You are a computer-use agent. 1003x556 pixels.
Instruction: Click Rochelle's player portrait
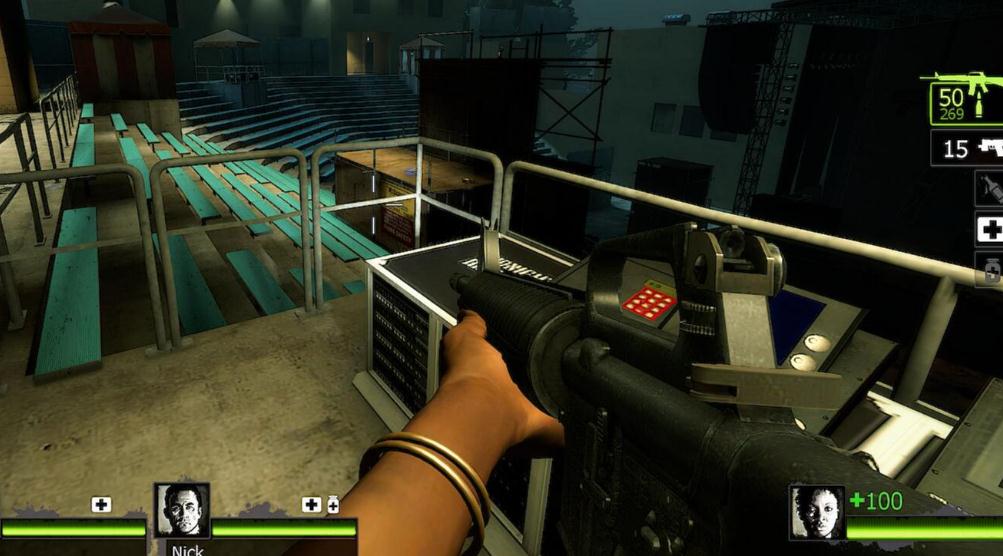(x=816, y=512)
